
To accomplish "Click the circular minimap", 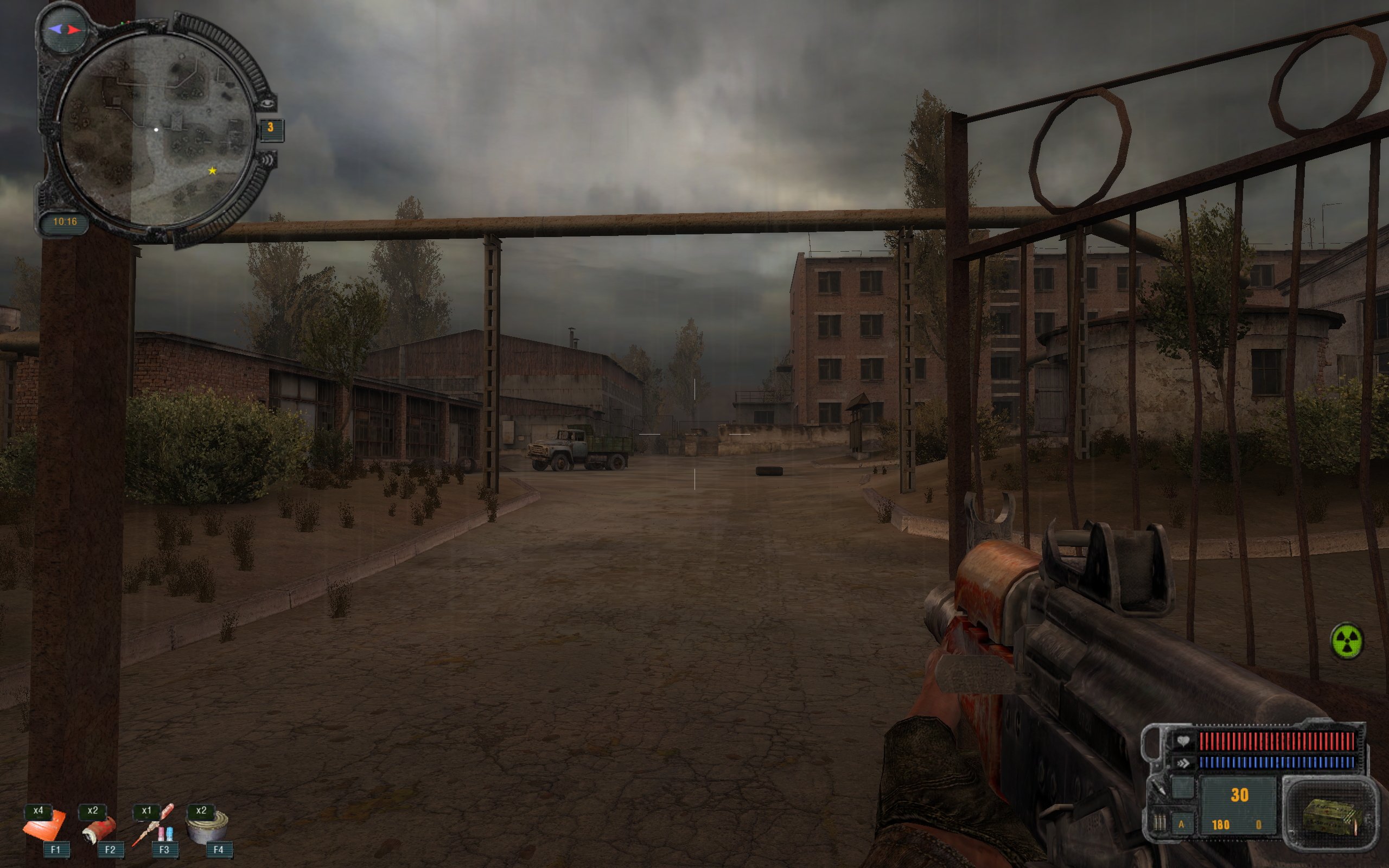I will 156,130.
